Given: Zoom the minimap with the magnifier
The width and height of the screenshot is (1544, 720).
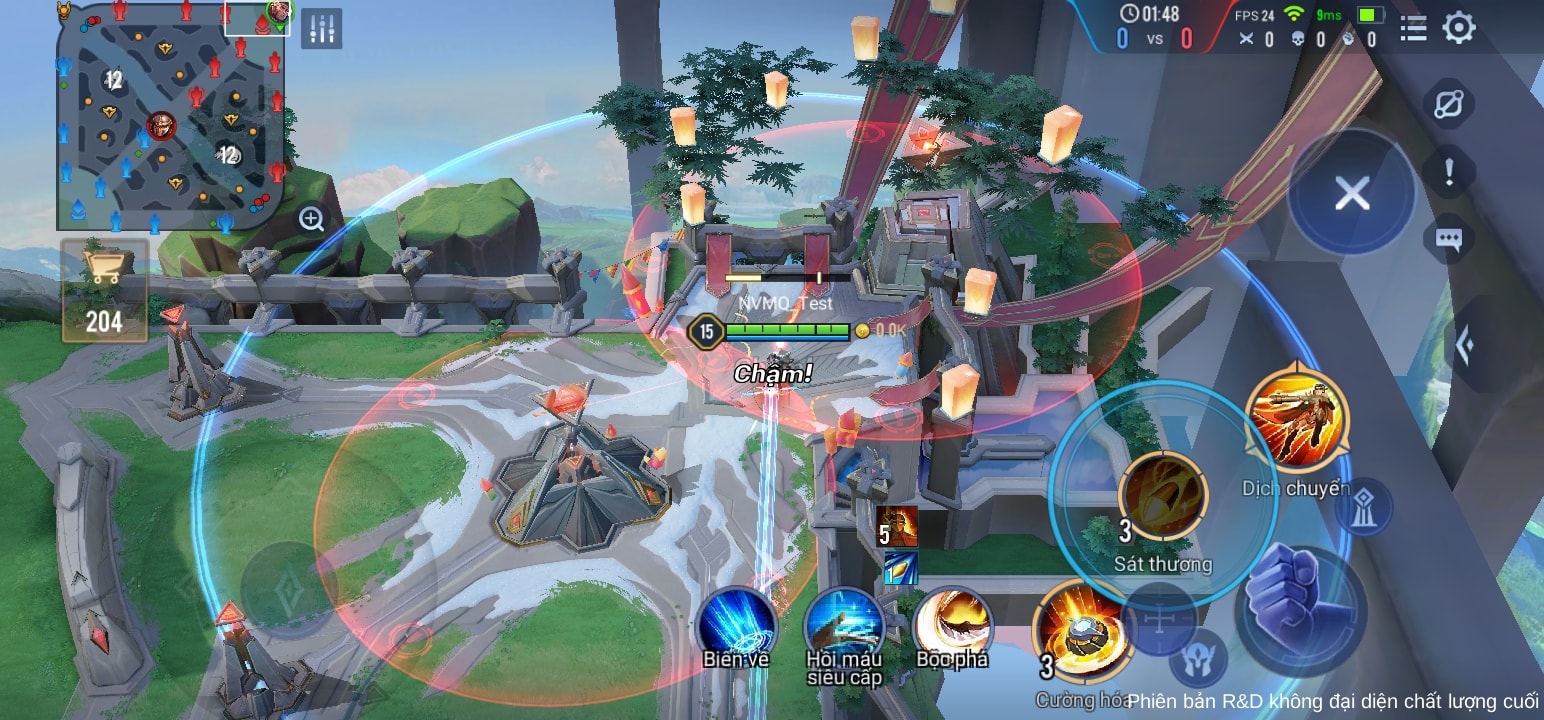Looking at the screenshot, I should [309, 217].
